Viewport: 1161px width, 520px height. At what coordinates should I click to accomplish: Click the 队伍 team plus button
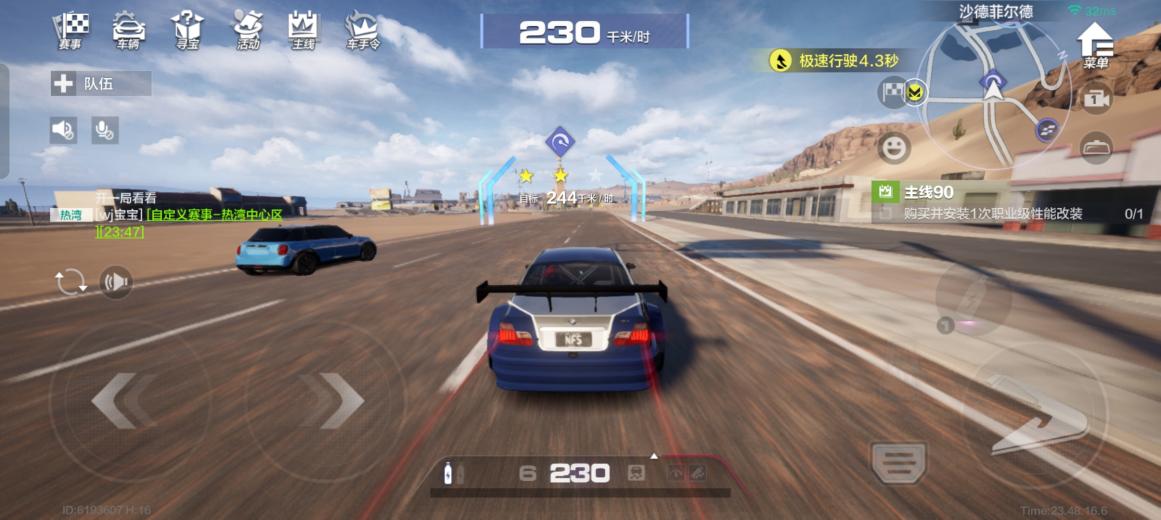pos(63,84)
